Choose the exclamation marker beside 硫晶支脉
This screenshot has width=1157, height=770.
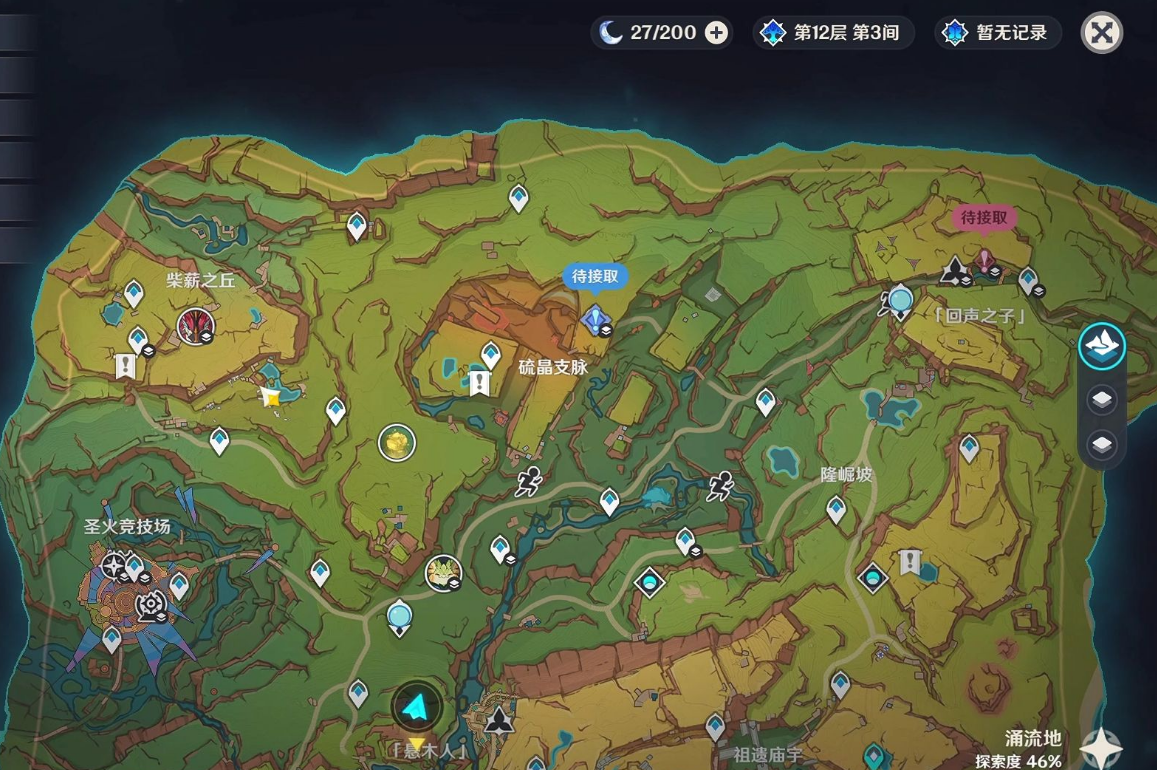[480, 383]
